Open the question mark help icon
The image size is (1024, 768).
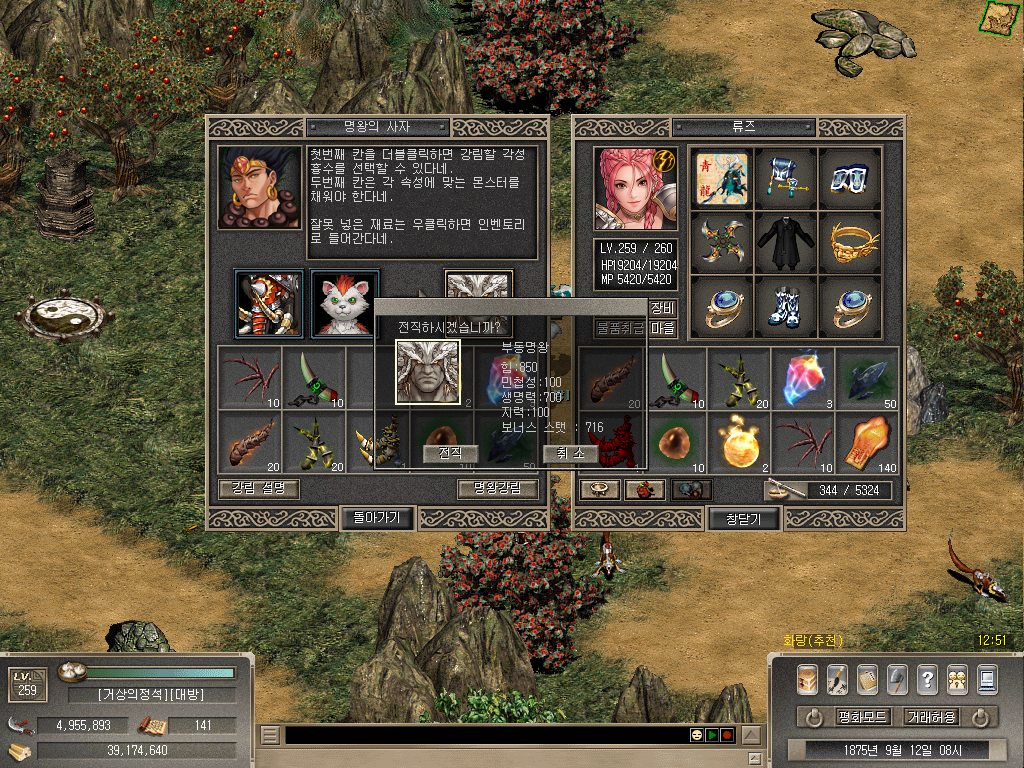[927, 679]
